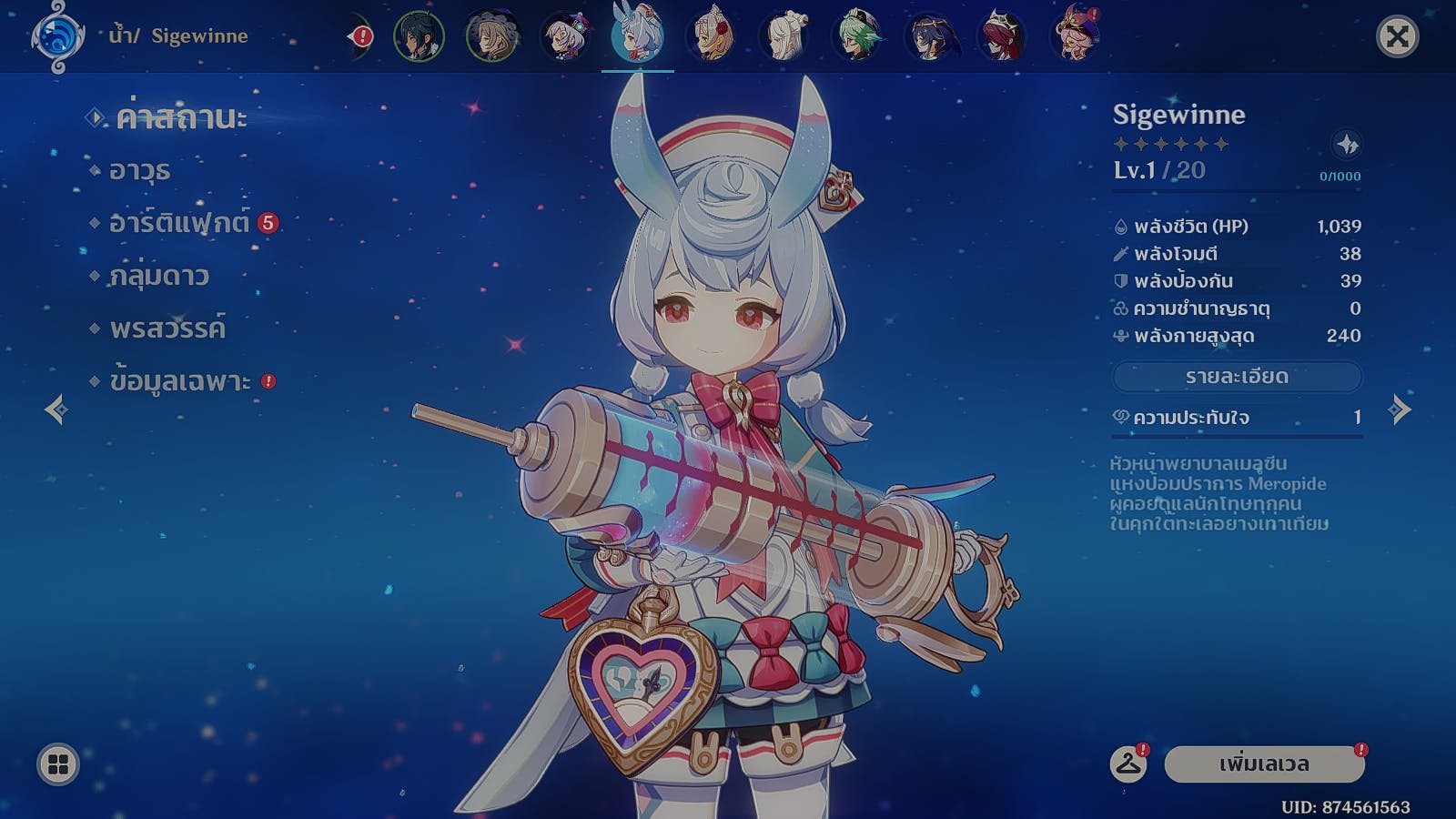
Task: Select Noelle's portrait with the red rose
Action: (x=711, y=37)
